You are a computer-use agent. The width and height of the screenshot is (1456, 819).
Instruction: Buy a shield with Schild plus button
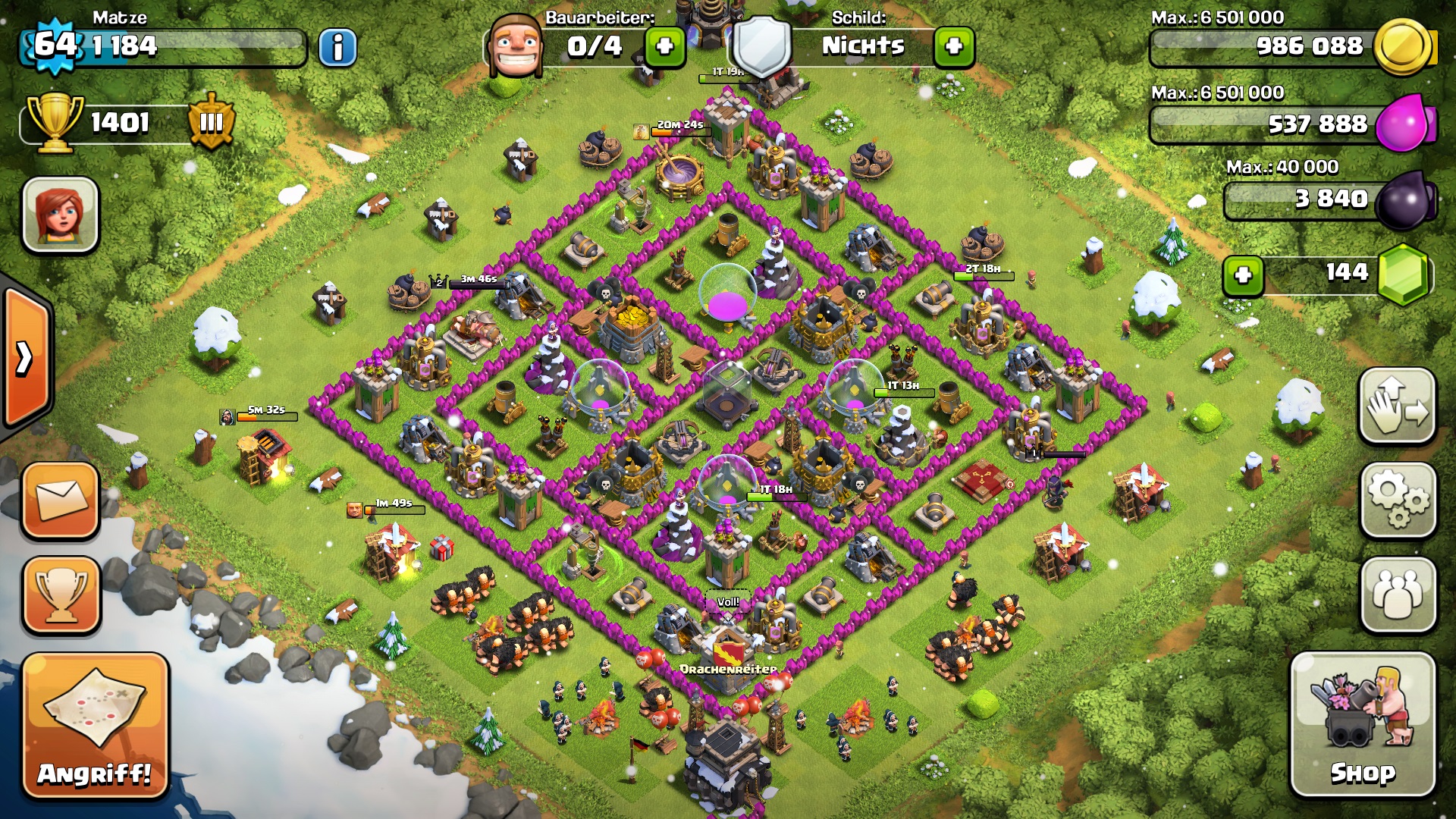[954, 47]
